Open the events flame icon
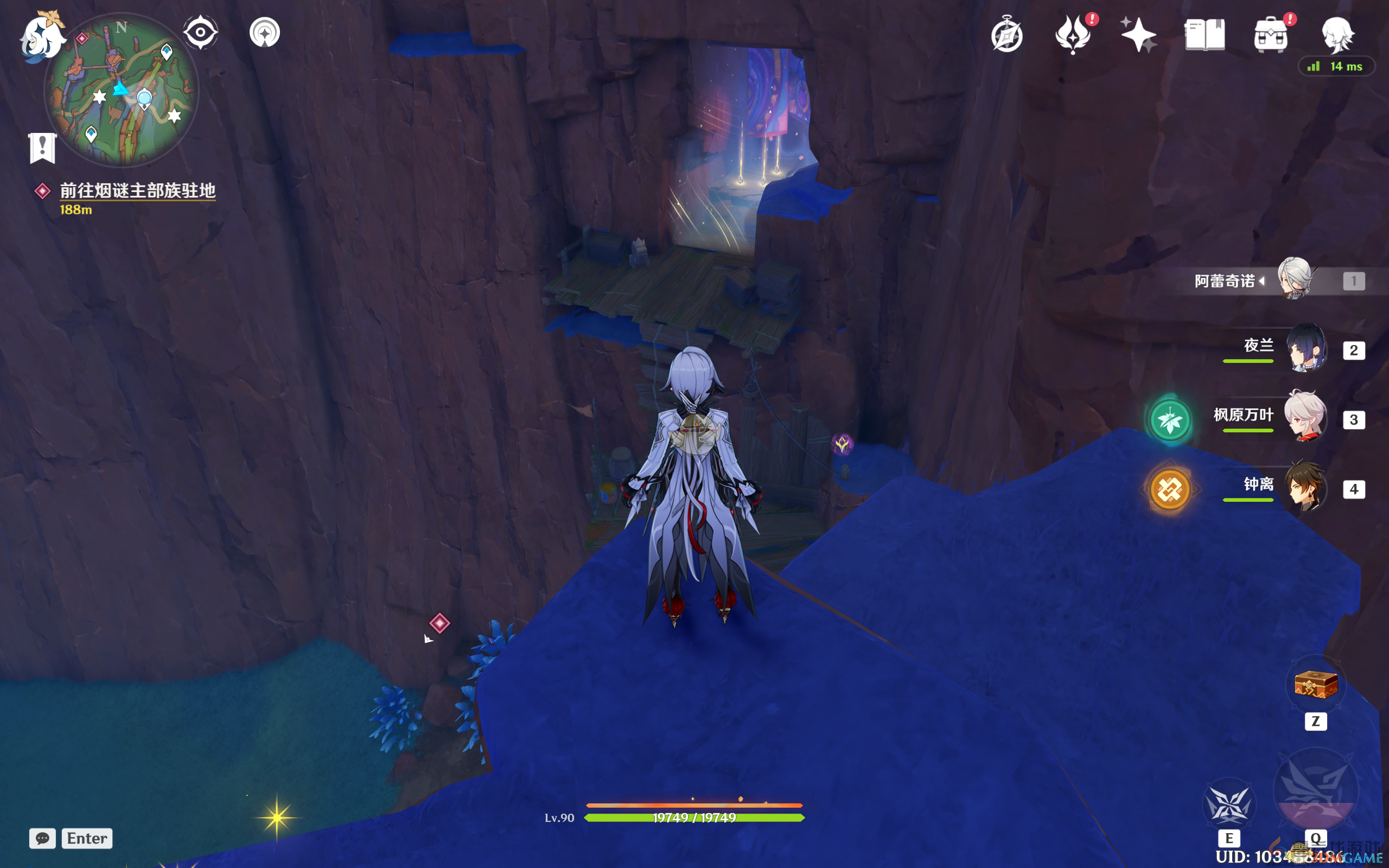 (1073, 36)
